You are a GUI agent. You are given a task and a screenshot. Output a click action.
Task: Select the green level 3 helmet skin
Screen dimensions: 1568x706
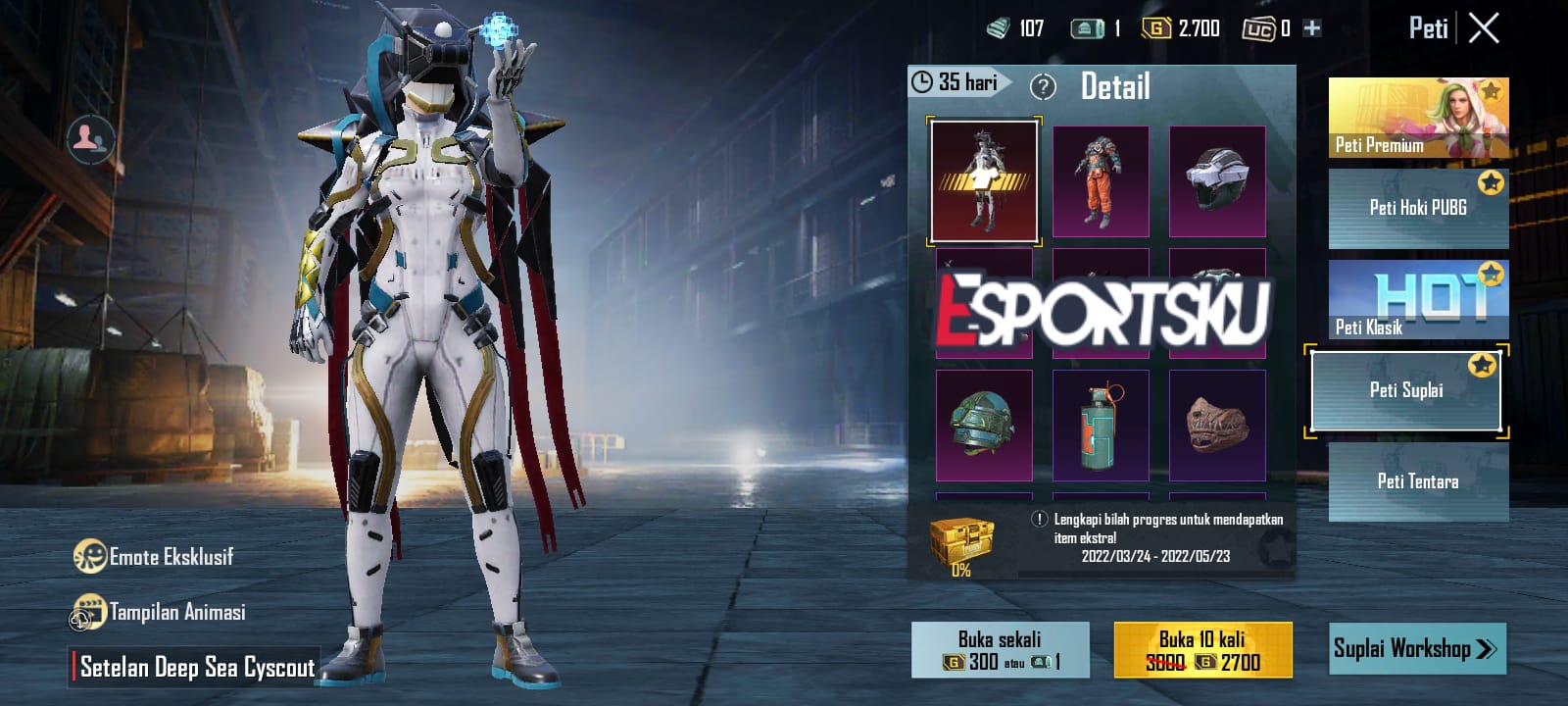(x=984, y=426)
